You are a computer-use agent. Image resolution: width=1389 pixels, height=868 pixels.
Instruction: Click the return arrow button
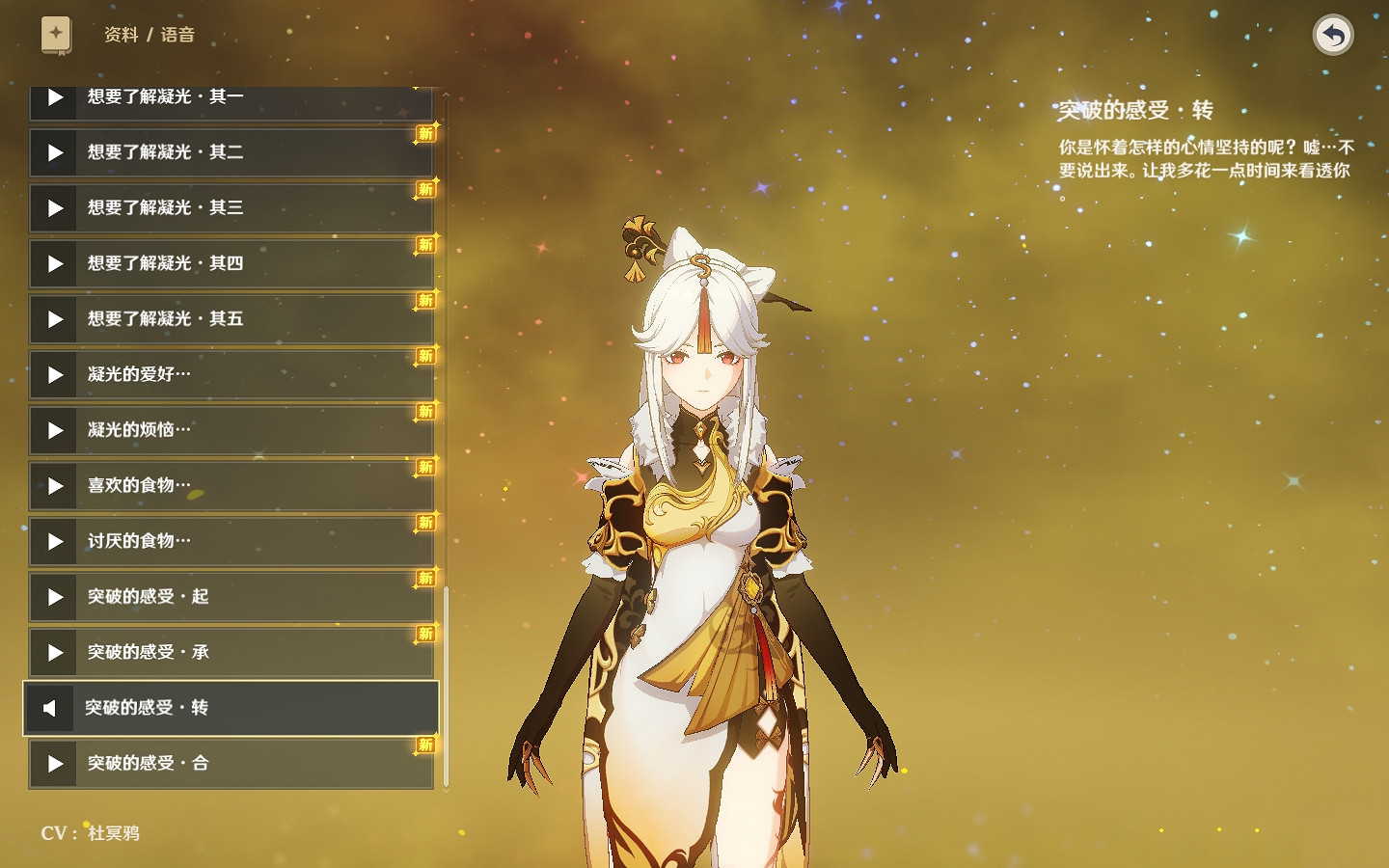click(1333, 36)
